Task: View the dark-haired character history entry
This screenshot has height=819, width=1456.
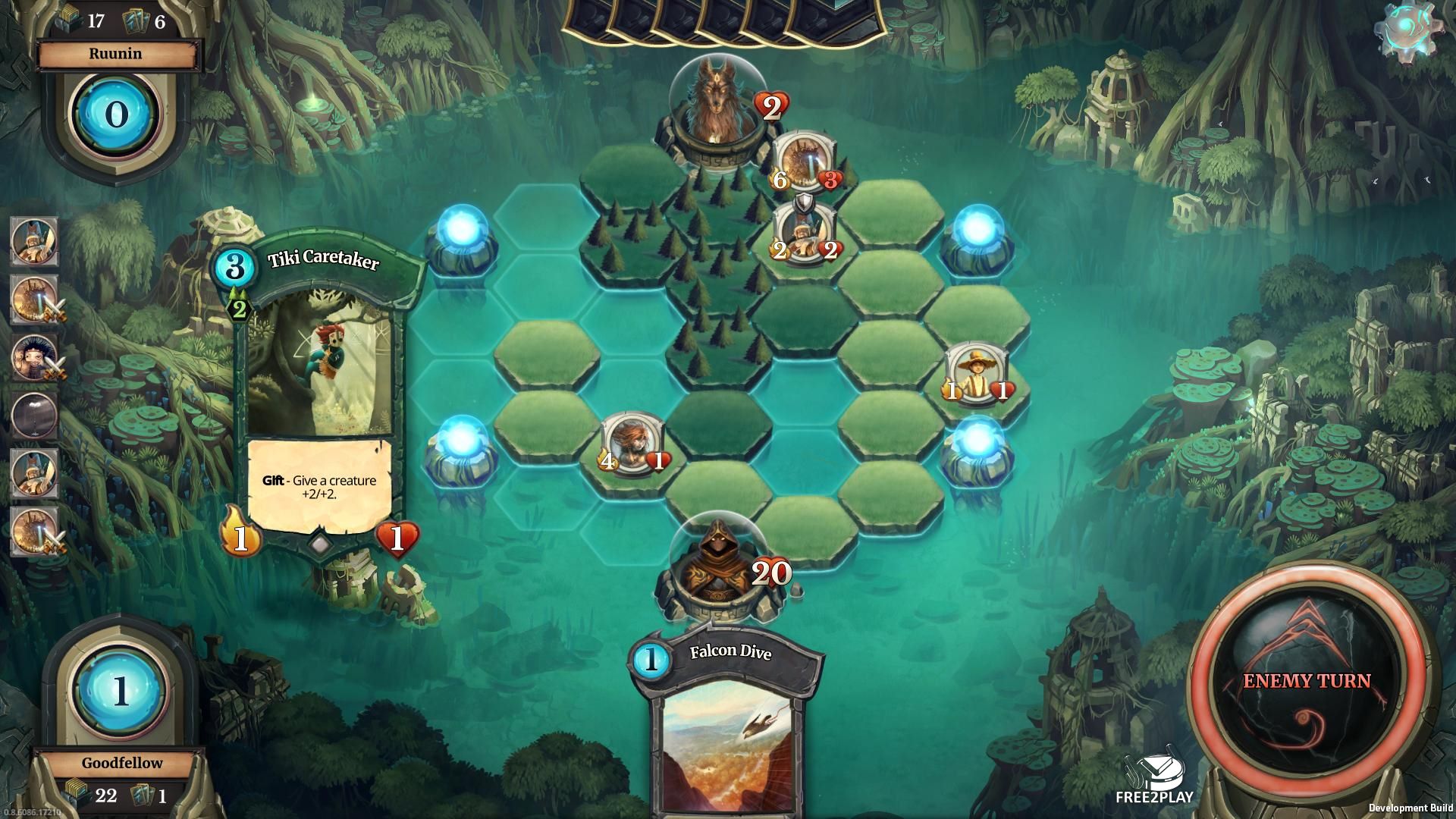Action: 34,356
